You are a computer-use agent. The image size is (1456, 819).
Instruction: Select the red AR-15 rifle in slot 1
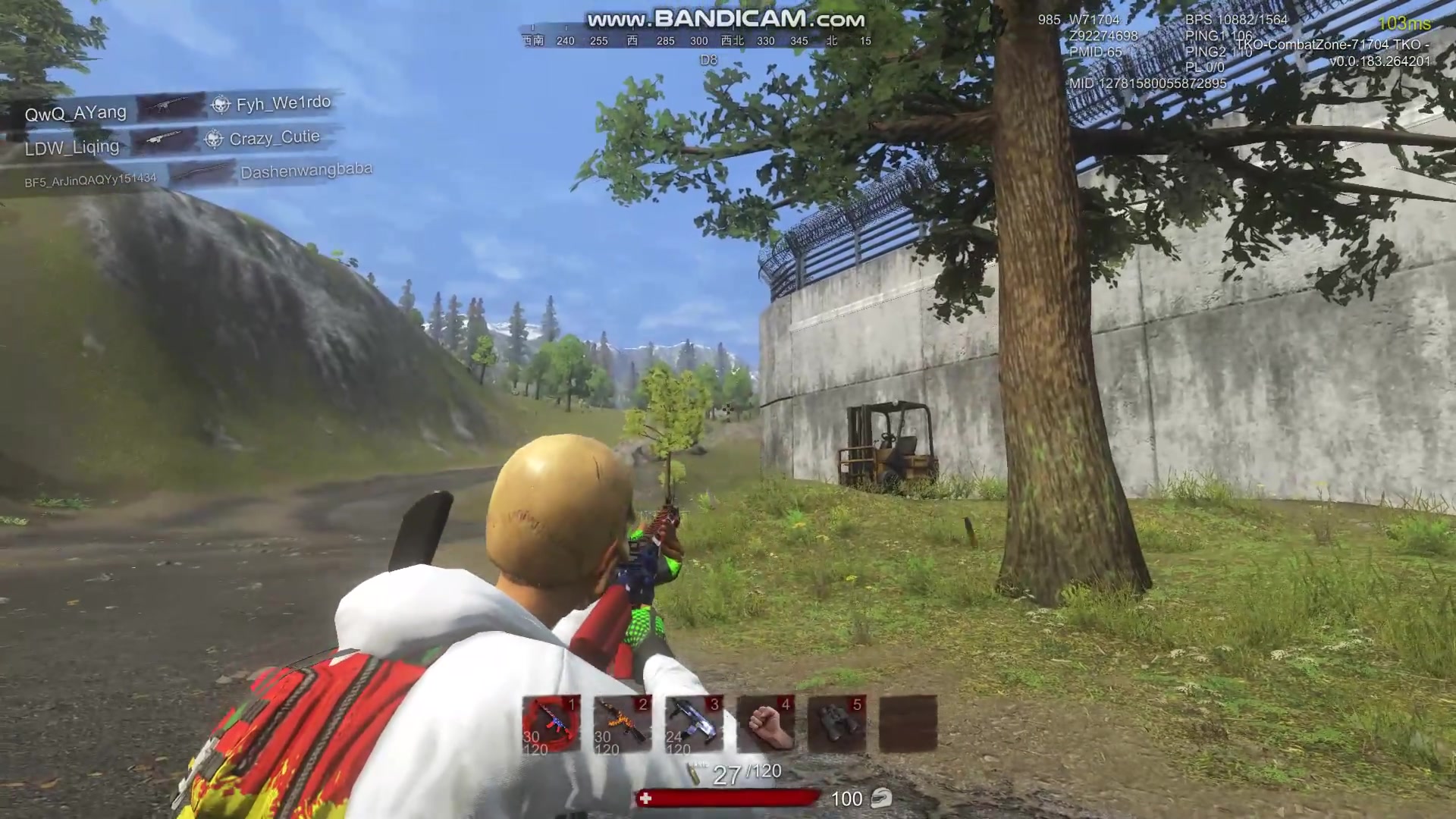tap(550, 724)
